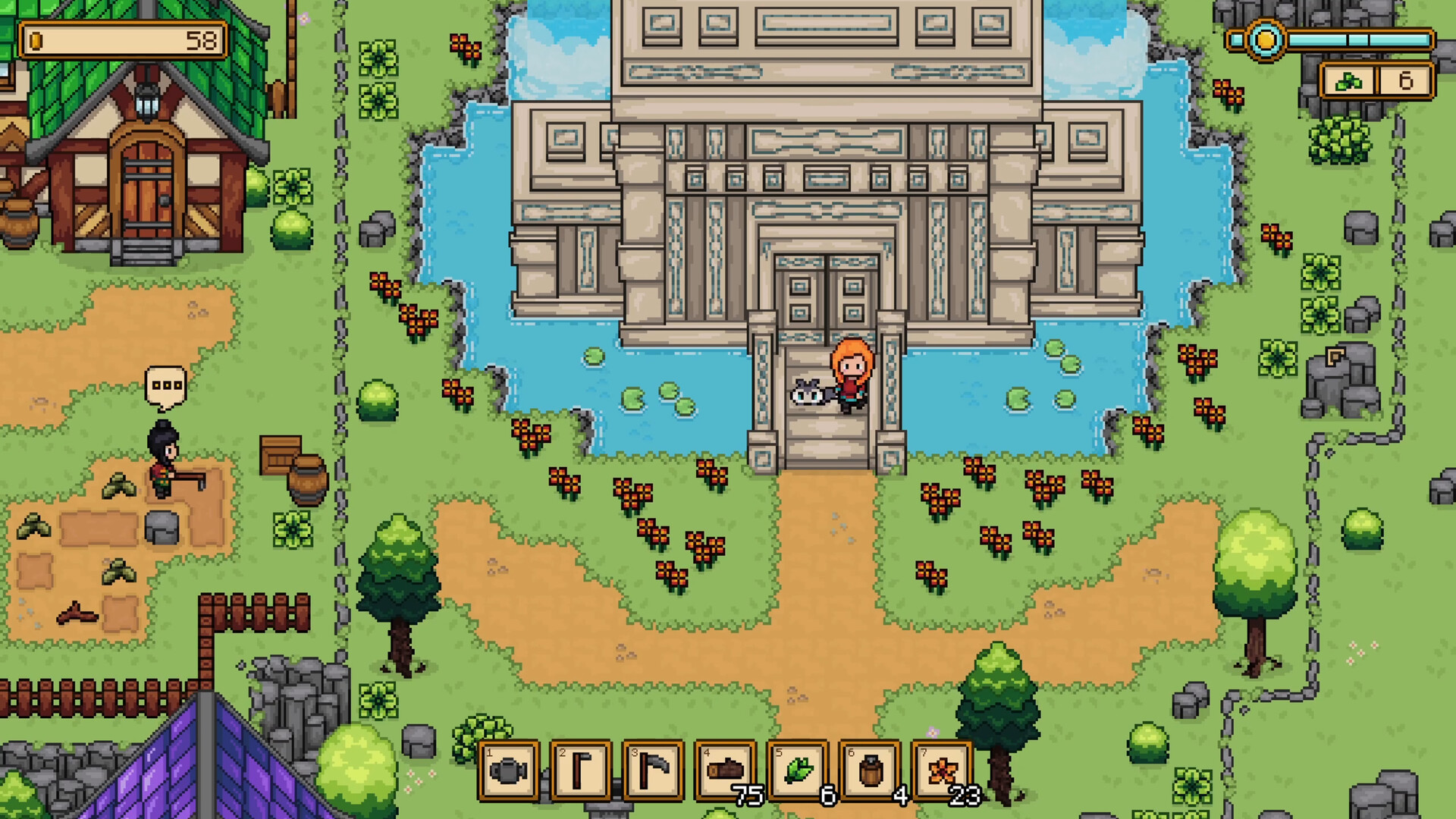Equip the watering barrel in slot 6

click(871, 772)
